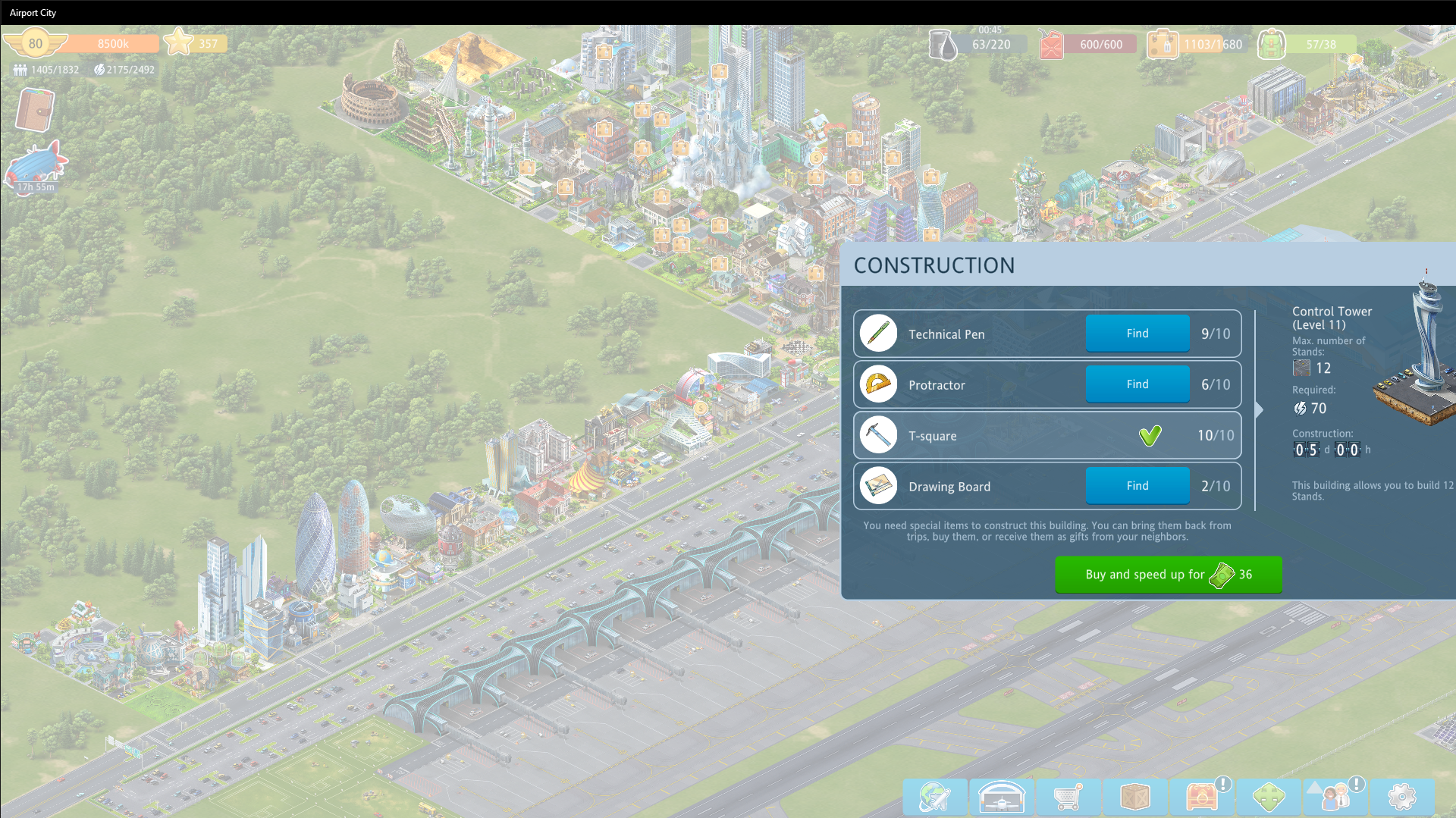1456x818 pixels.
Task: Open the gear settings menu
Action: pyautogui.click(x=1401, y=797)
